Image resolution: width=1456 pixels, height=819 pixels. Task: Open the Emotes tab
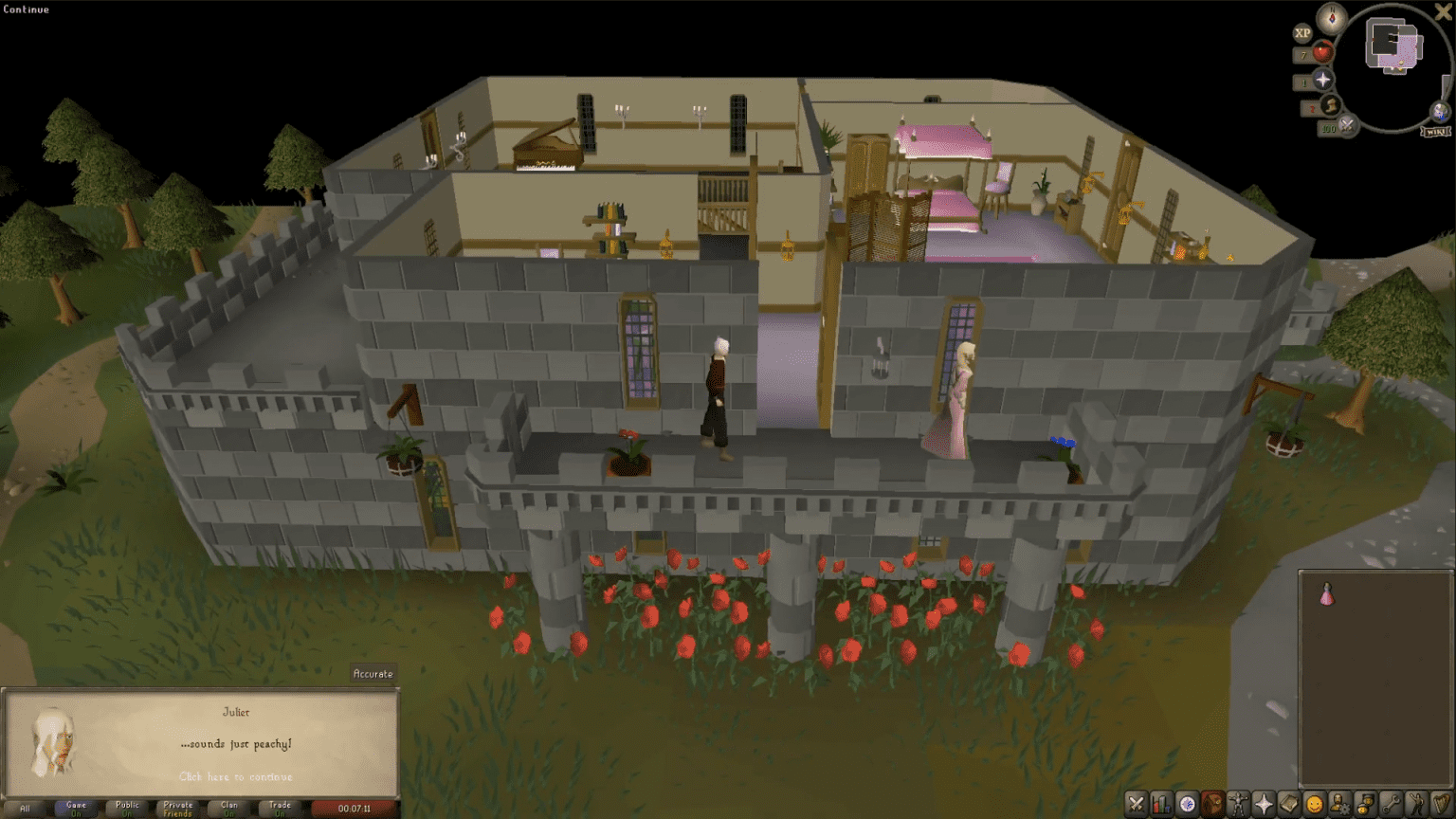1415,805
